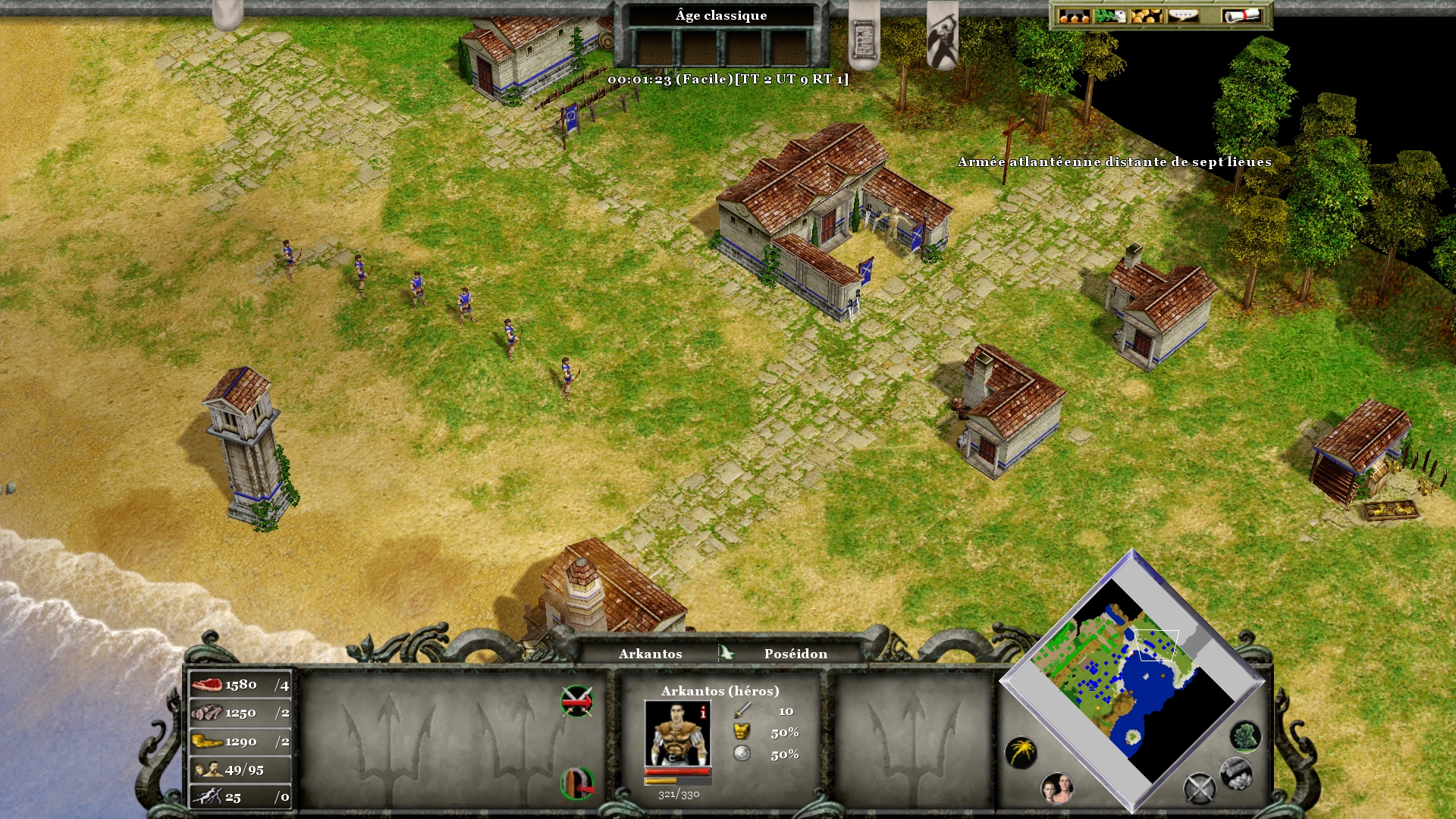Open chat with the speech bubble icon
The height and width of the screenshot is (819, 1456).
(1182, 16)
